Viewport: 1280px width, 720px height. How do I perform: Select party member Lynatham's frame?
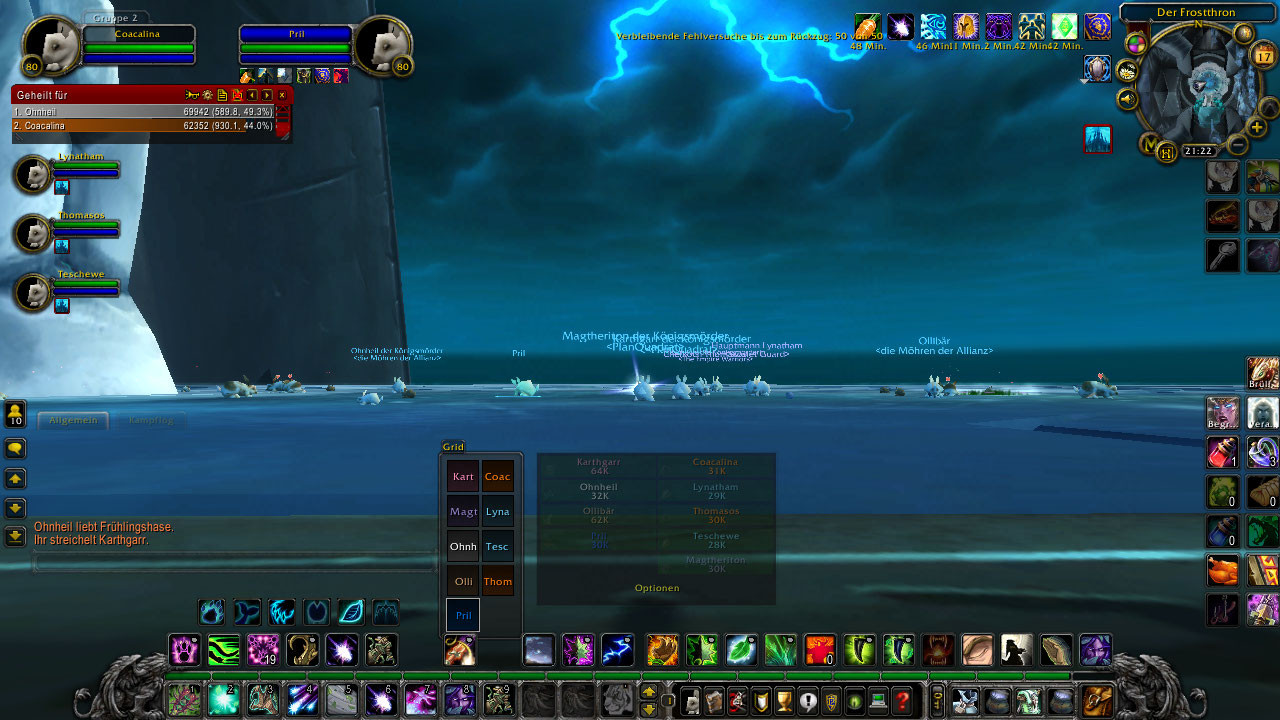(x=34, y=174)
